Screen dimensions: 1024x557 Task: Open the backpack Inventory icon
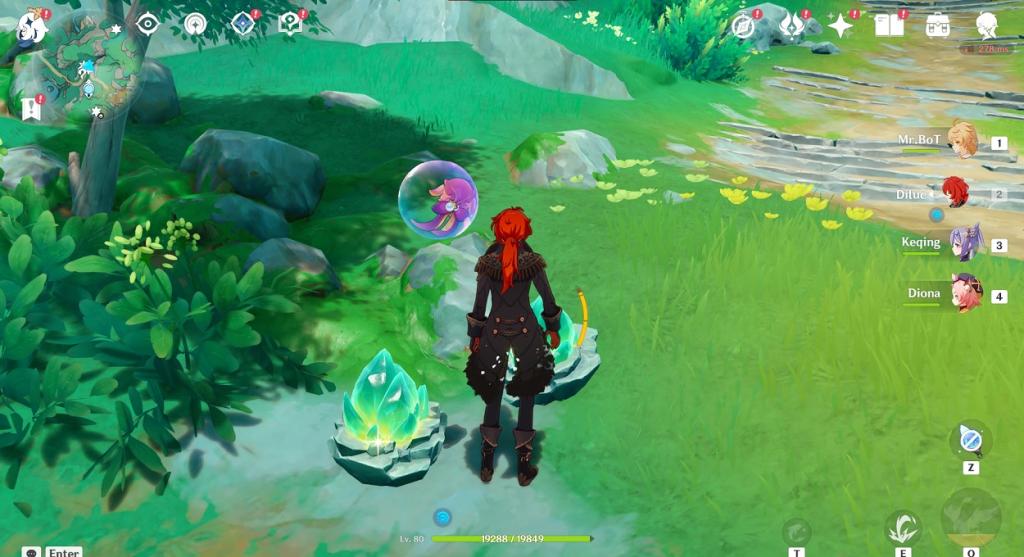pyautogui.click(x=938, y=26)
